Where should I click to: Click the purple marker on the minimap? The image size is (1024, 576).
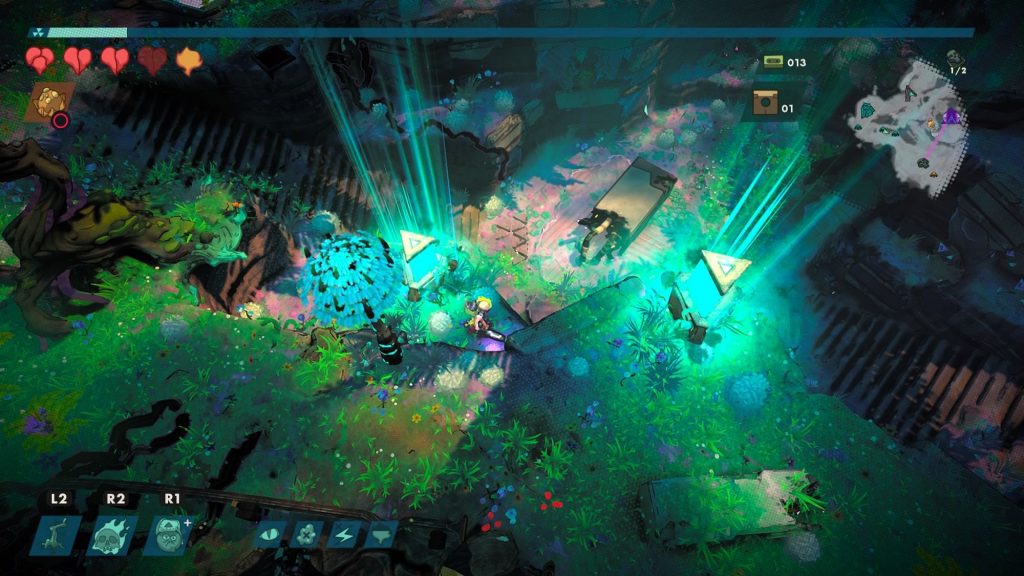pos(950,117)
